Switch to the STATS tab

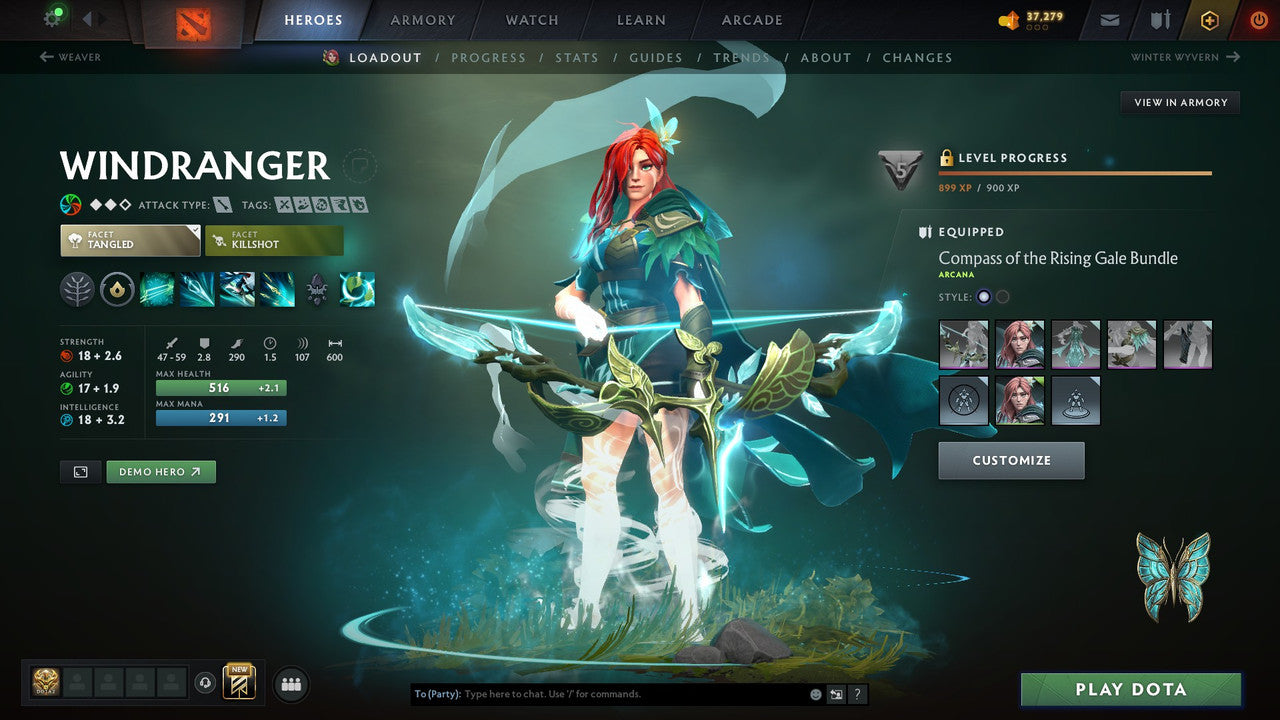[x=577, y=57]
